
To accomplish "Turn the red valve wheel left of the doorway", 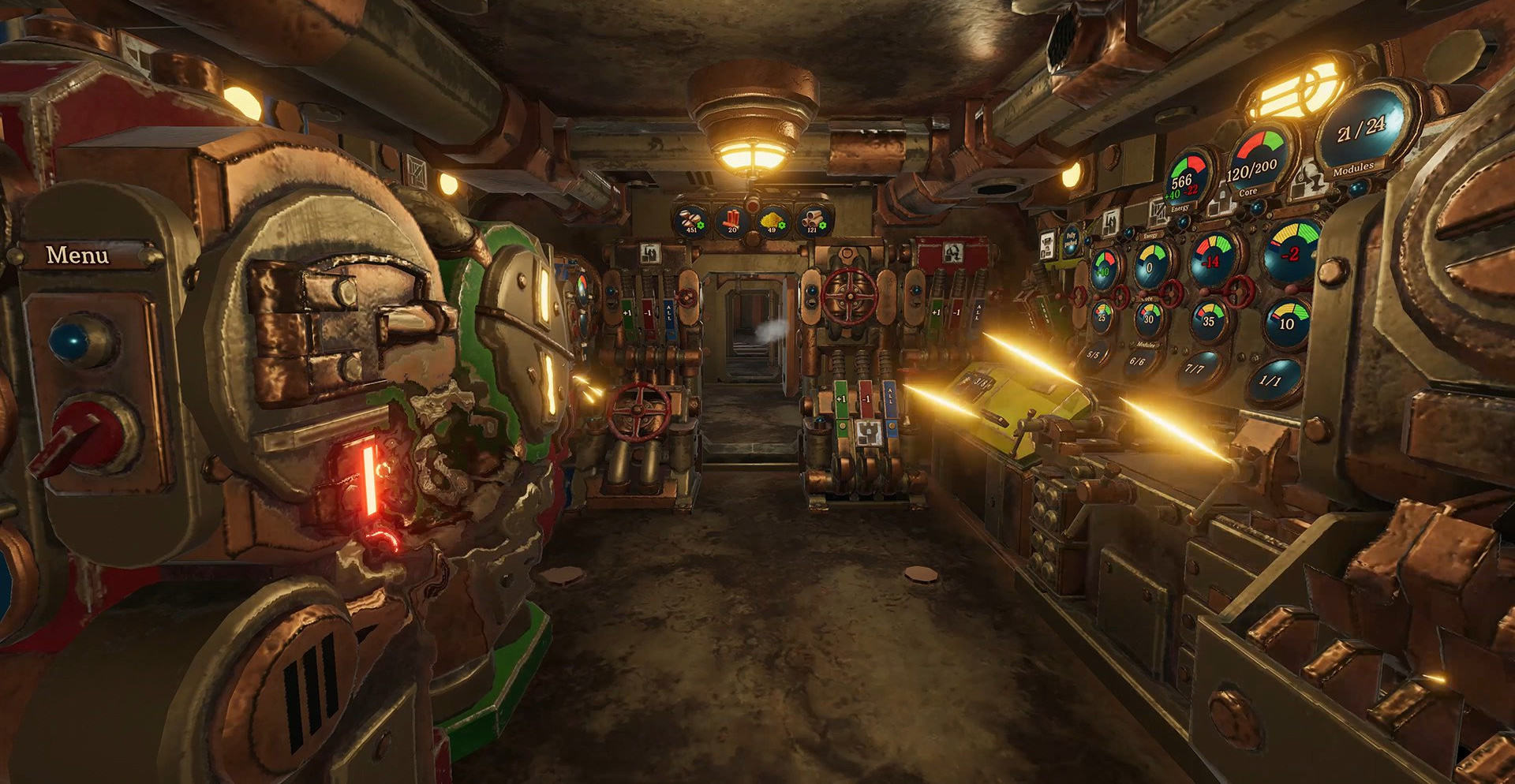I will click(639, 412).
